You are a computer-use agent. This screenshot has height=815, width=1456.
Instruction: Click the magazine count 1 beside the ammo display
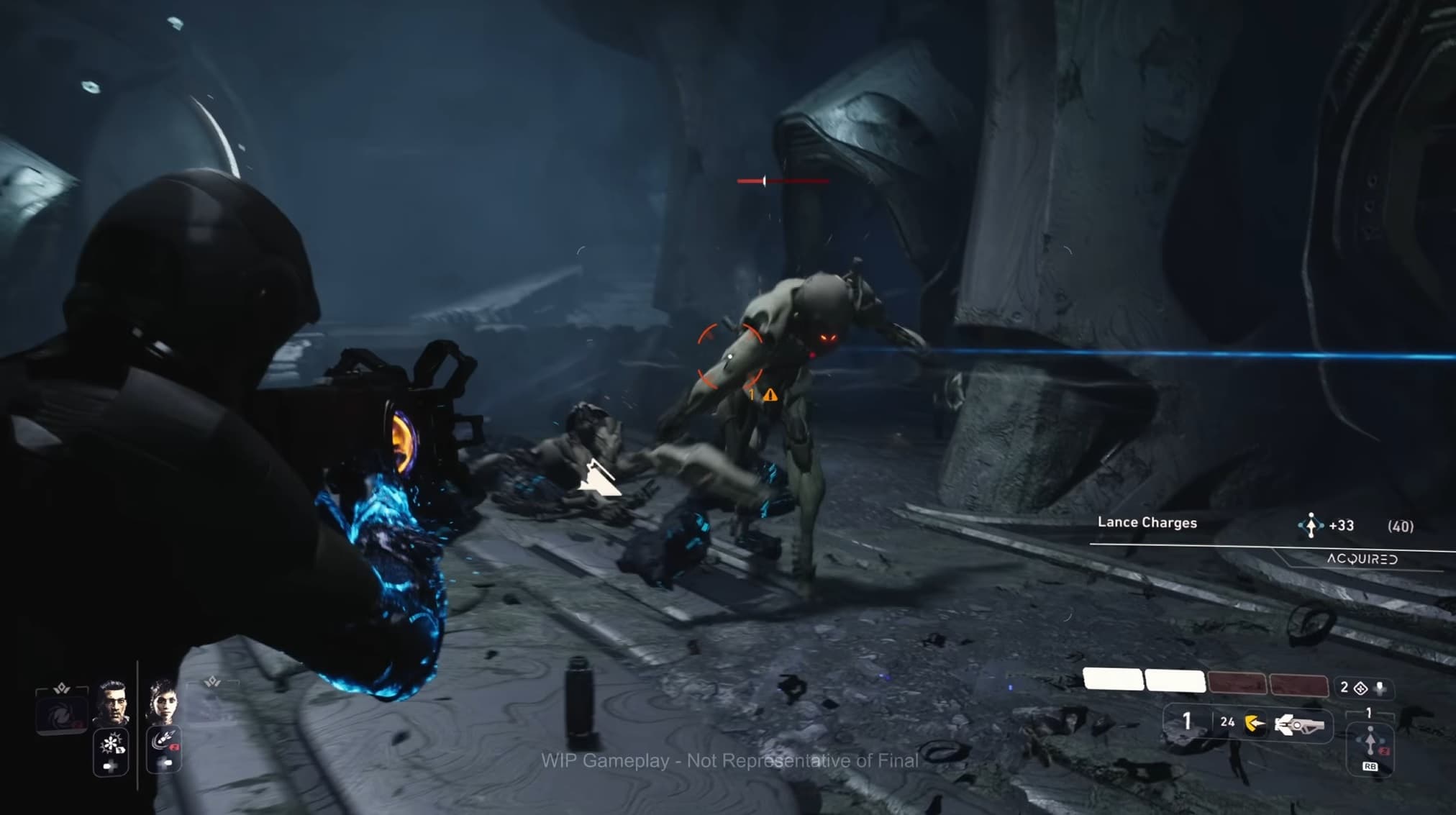coord(1187,721)
